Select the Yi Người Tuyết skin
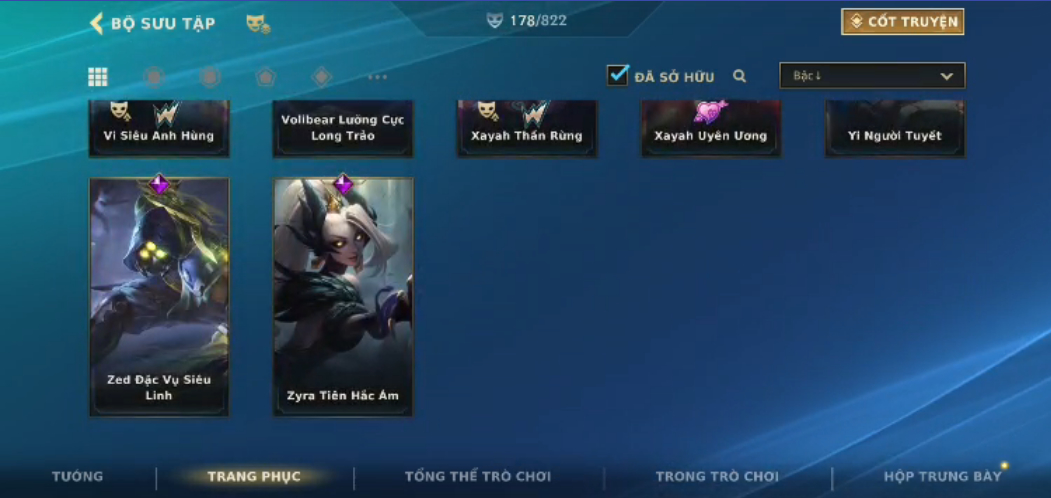The width and height of the screenshot is (1051, 498). 895,129
